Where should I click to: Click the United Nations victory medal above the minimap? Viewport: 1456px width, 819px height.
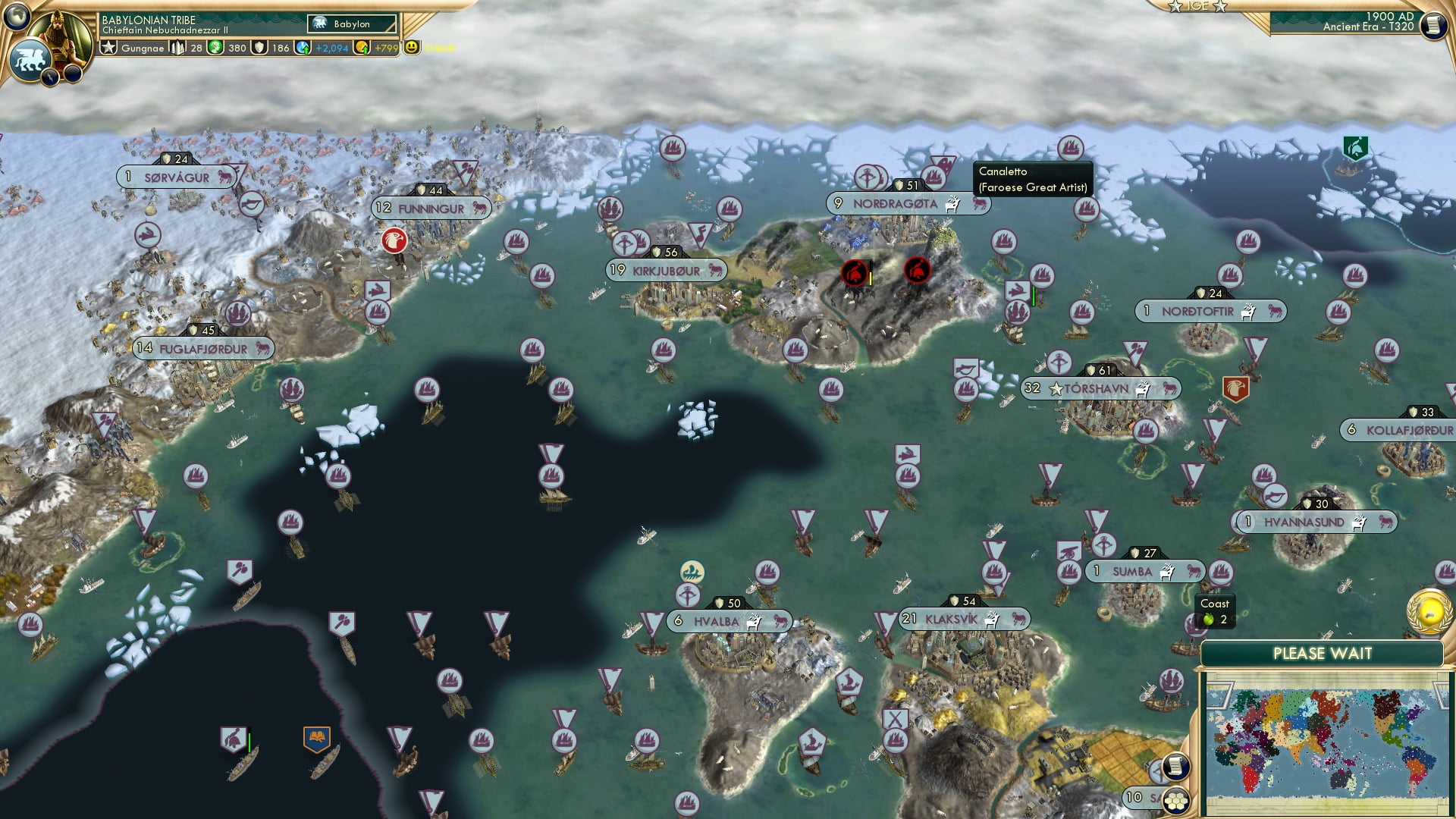point(1429,613)
